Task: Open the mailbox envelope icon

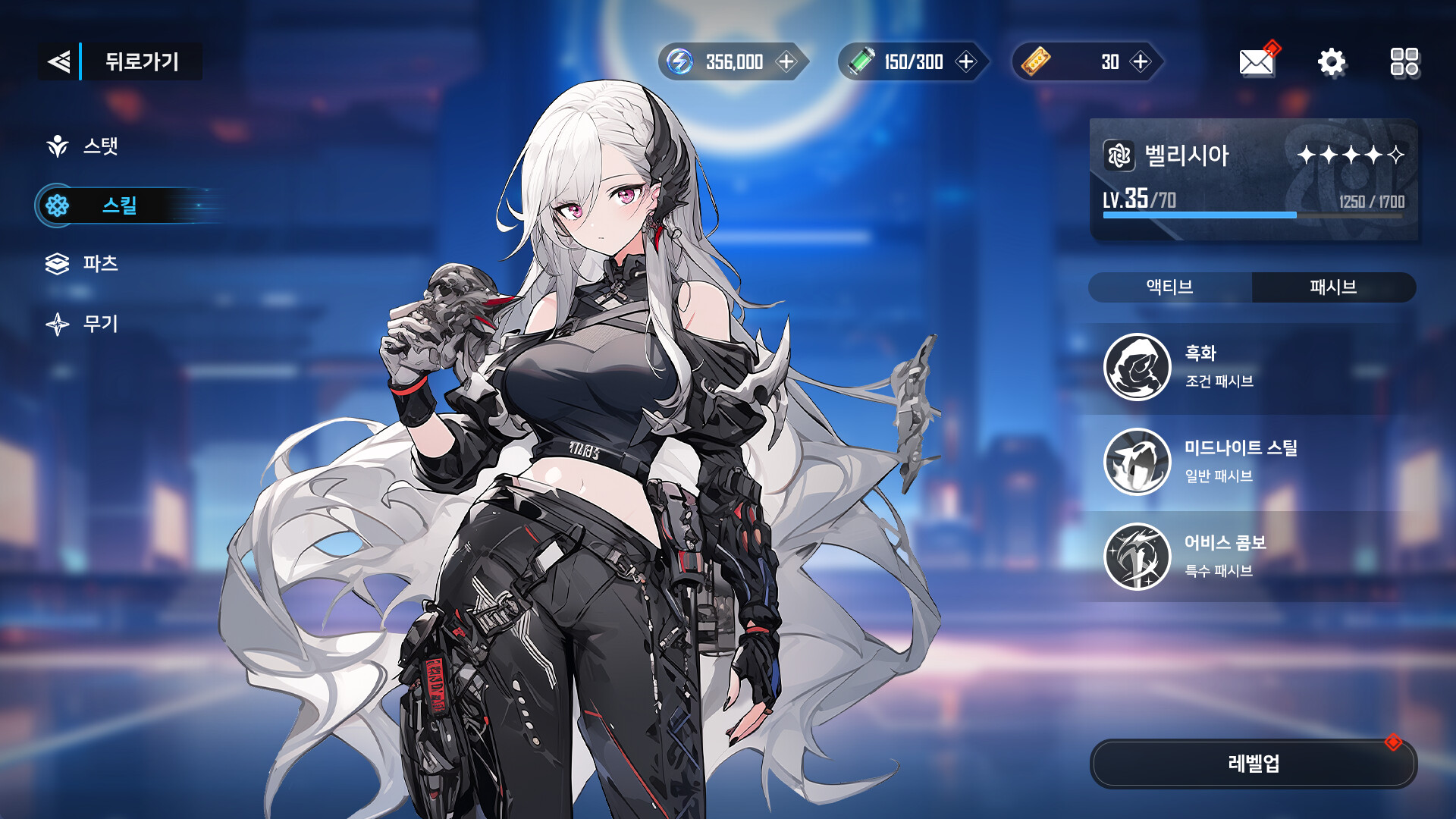Action: (1257, 61)
